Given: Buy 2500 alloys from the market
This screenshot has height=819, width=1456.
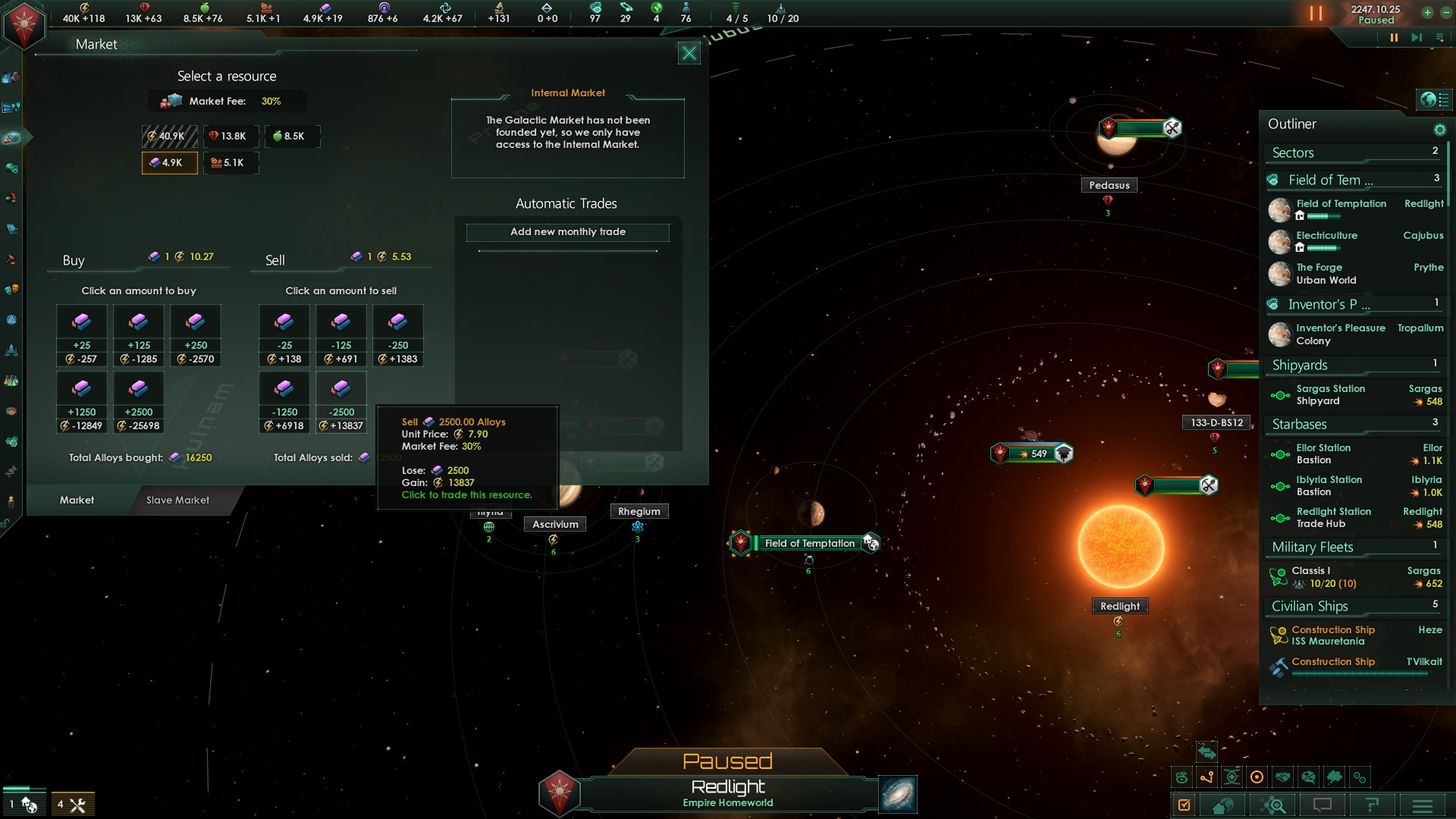Looking at the screenshot, I should 139,402.
